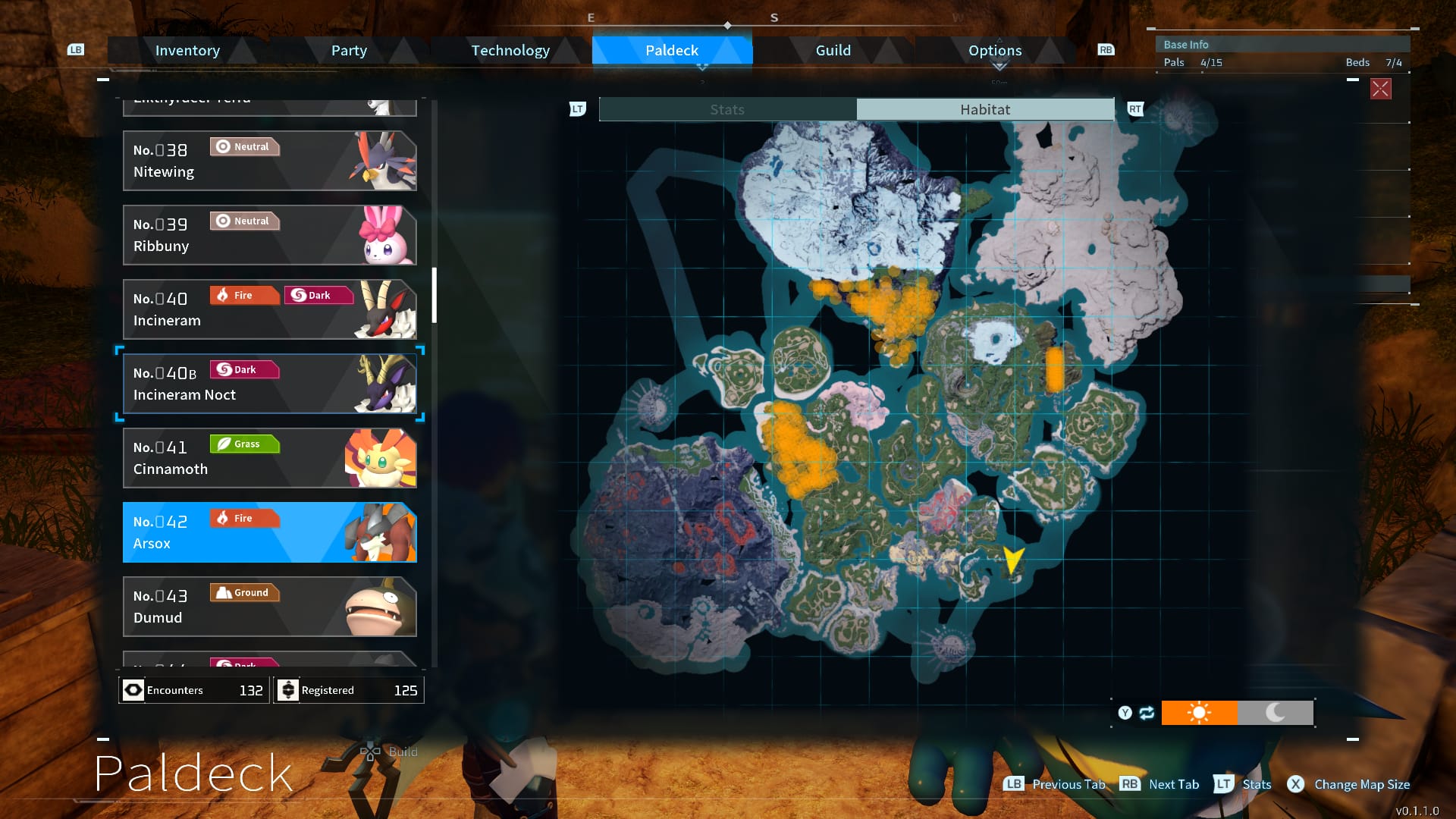
Task: Switch to the Stats tab
Action: (x=726, y=109)
